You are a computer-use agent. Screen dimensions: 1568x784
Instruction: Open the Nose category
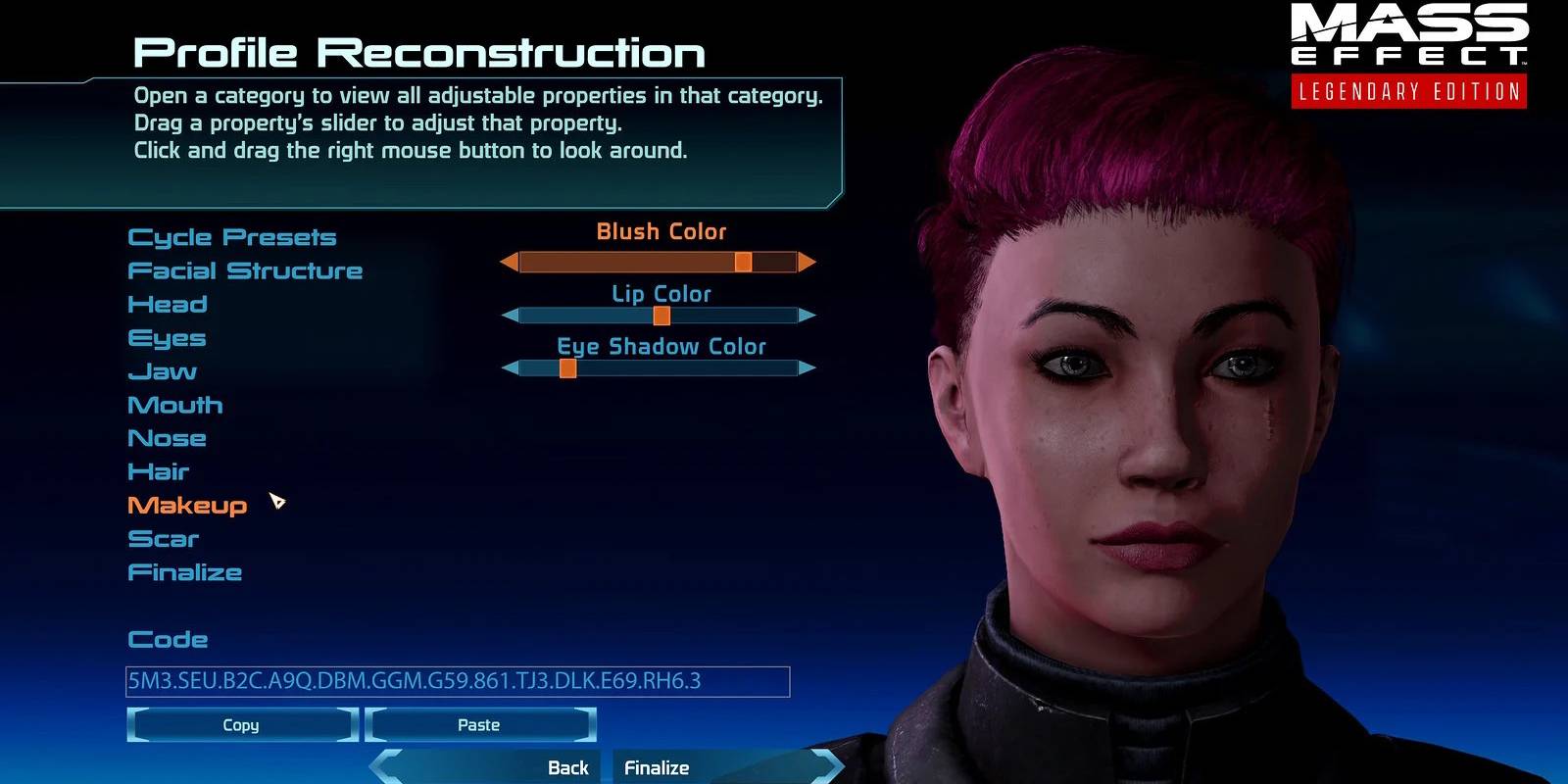pyautogui.click(x=167, y=438)
